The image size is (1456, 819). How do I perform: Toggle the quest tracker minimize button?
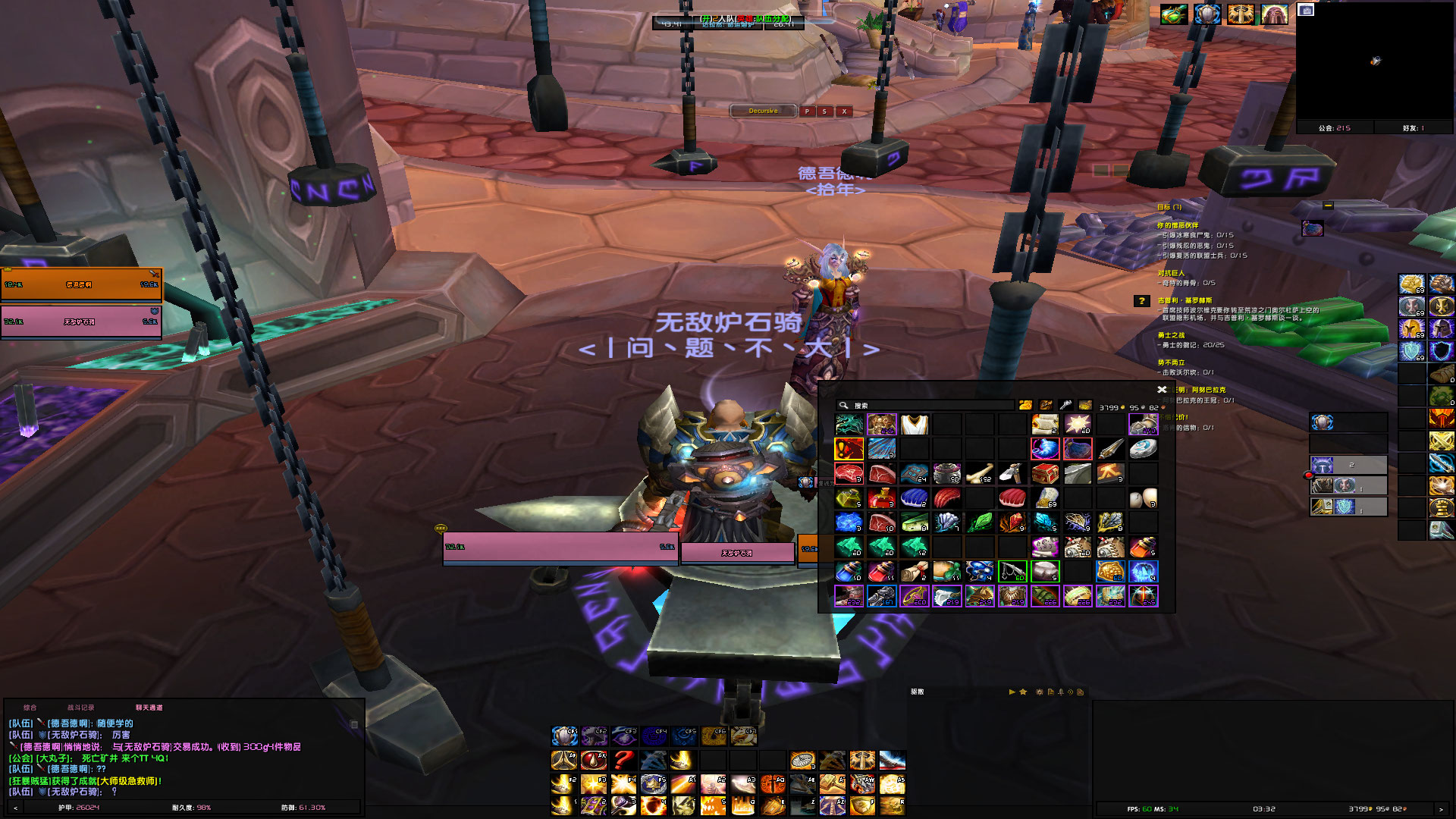click(x=1328, y=206)
